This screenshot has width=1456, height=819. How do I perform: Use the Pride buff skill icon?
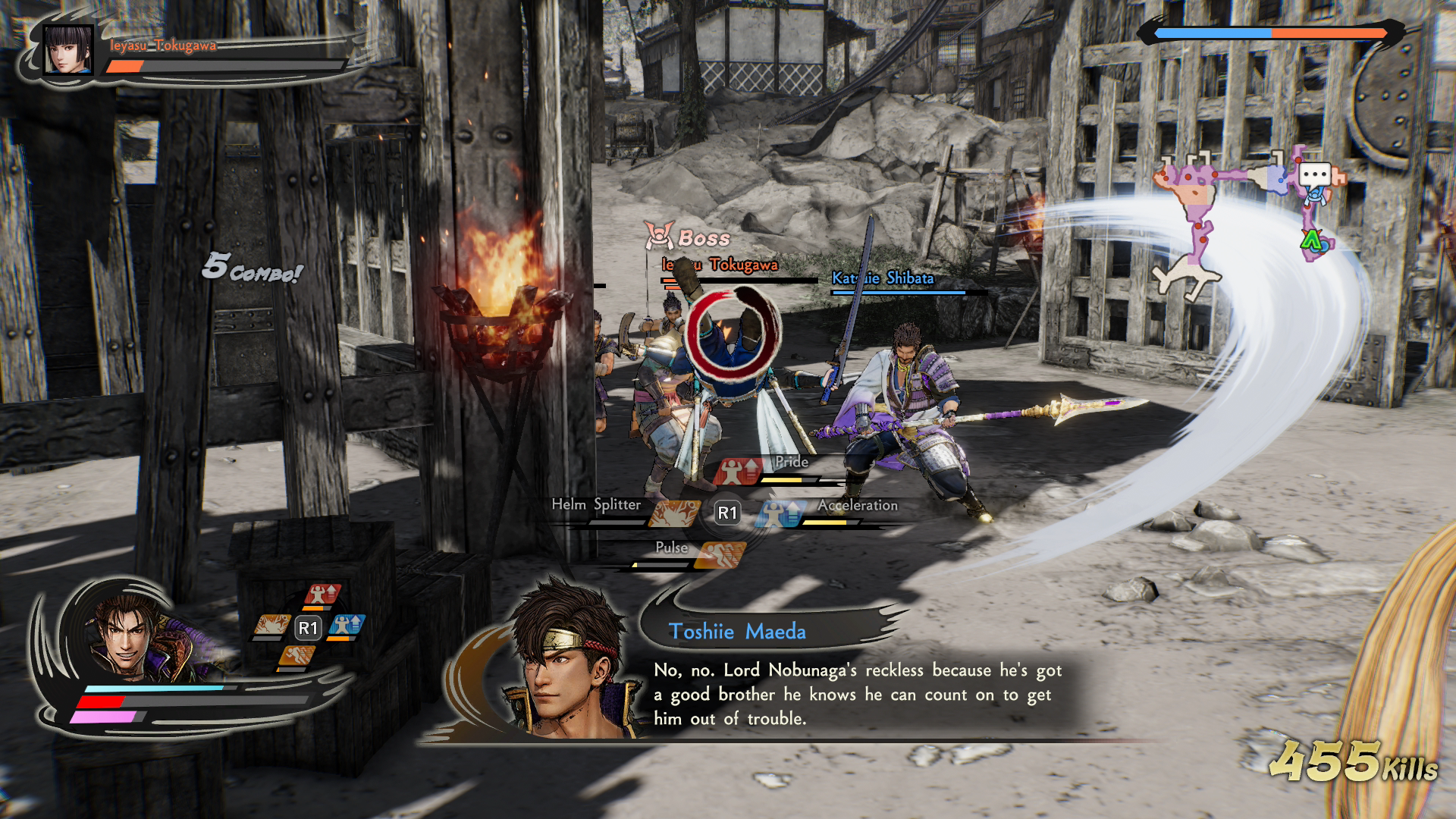tap(737, 472)
